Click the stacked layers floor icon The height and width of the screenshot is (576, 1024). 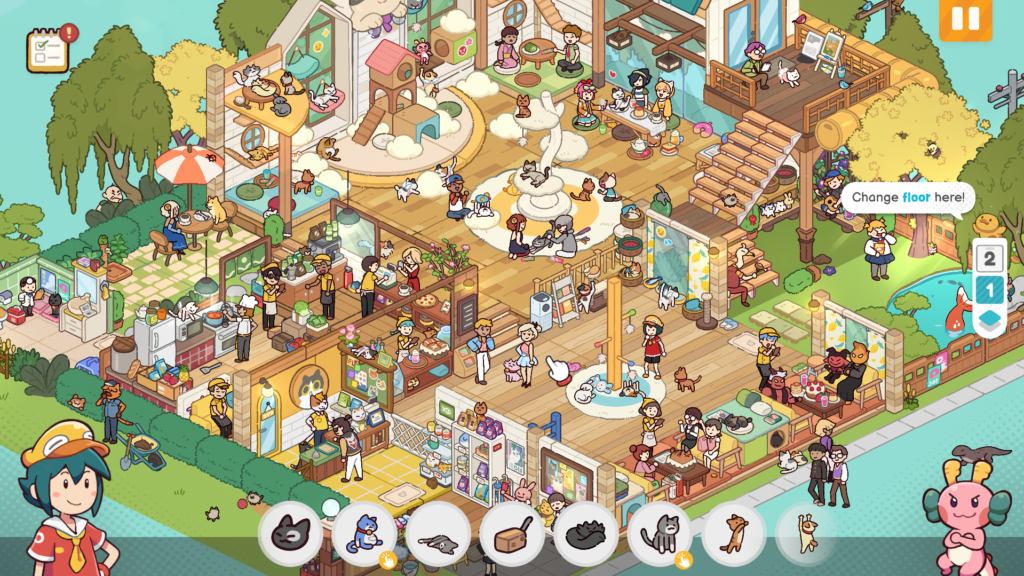989,320
